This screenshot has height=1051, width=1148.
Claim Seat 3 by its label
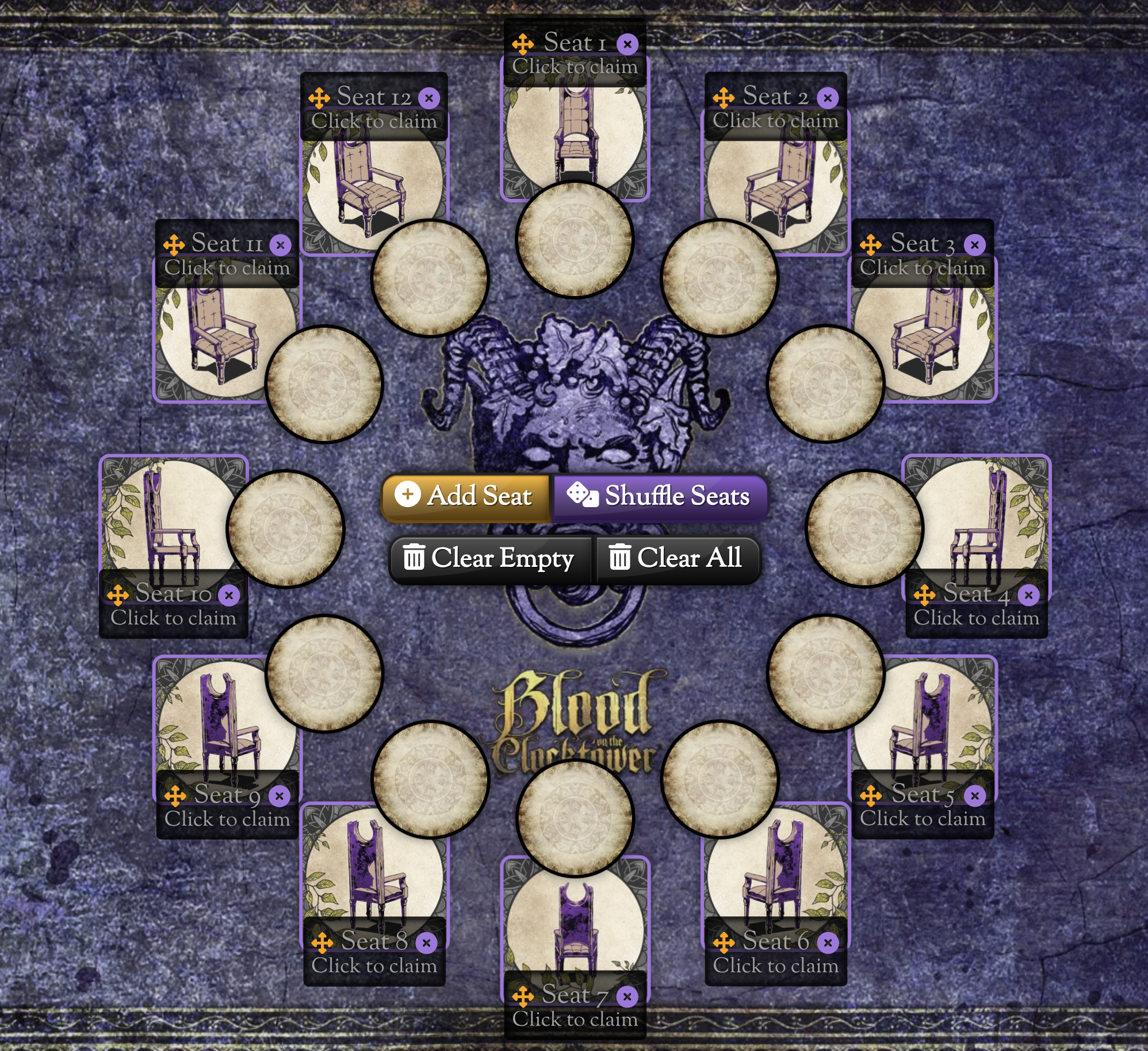tap(922, 268)
